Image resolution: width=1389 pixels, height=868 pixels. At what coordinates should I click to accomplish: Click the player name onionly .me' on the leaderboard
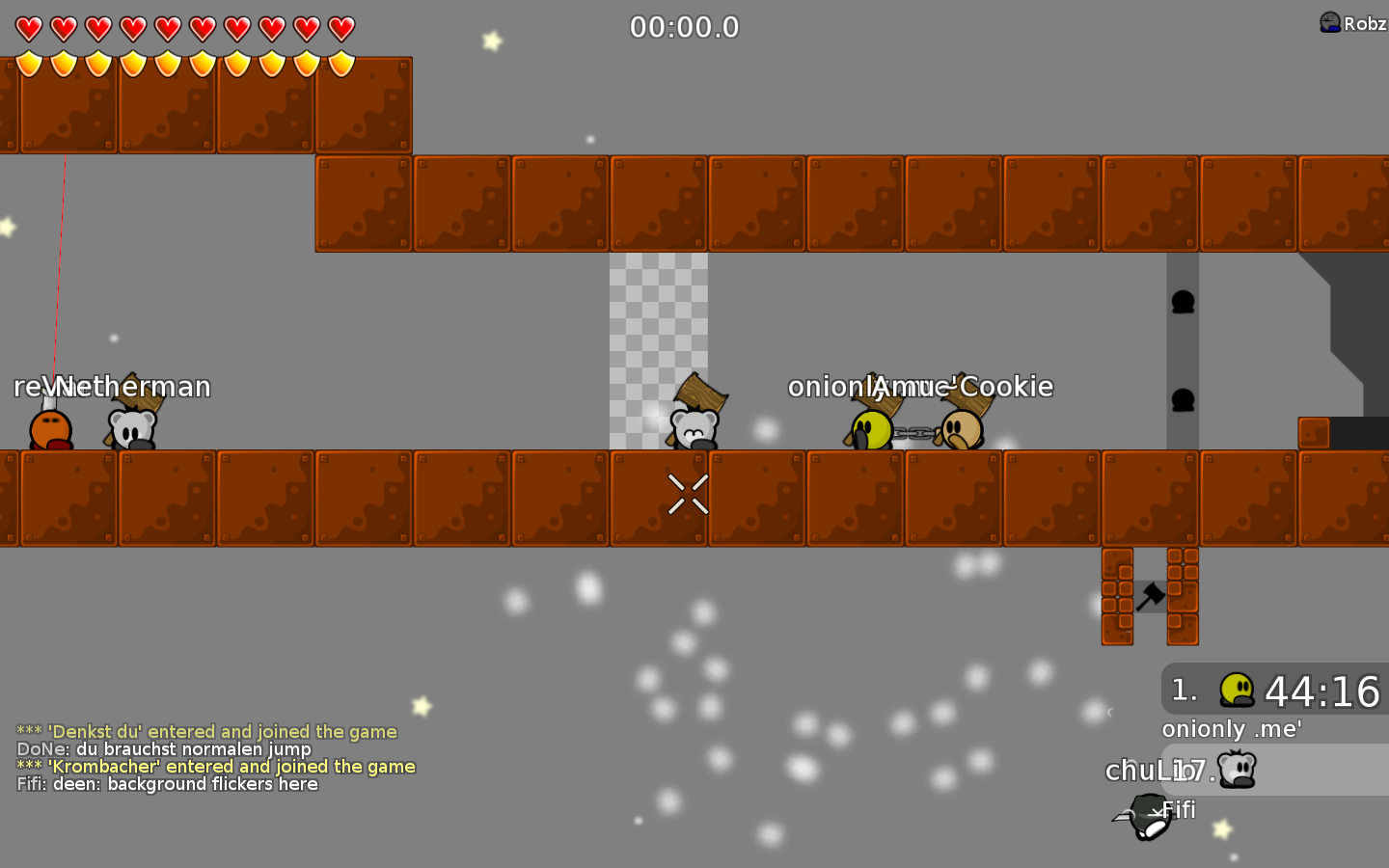tap(1231, 729)
